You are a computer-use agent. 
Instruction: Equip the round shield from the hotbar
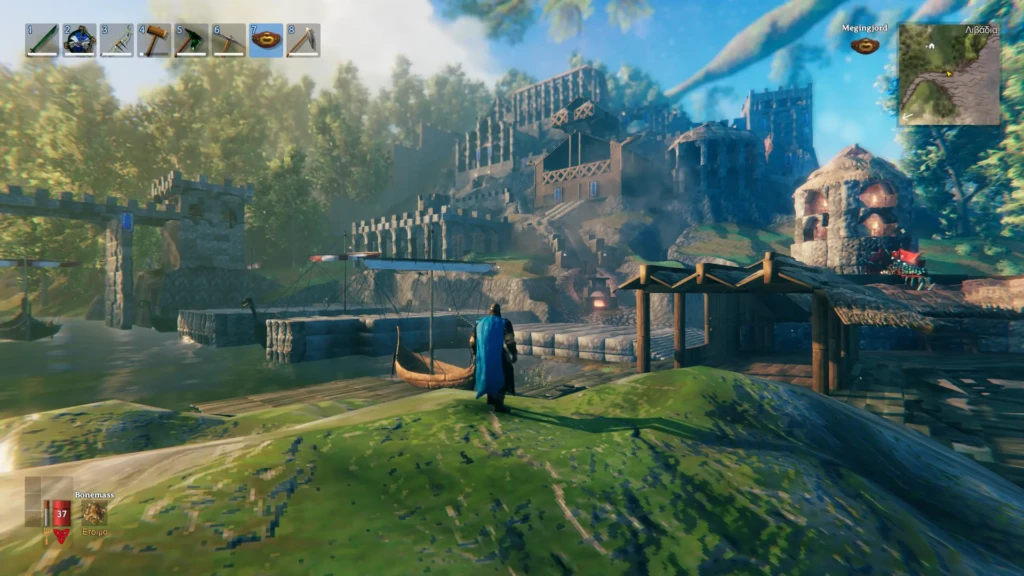[x=79, y=40]
